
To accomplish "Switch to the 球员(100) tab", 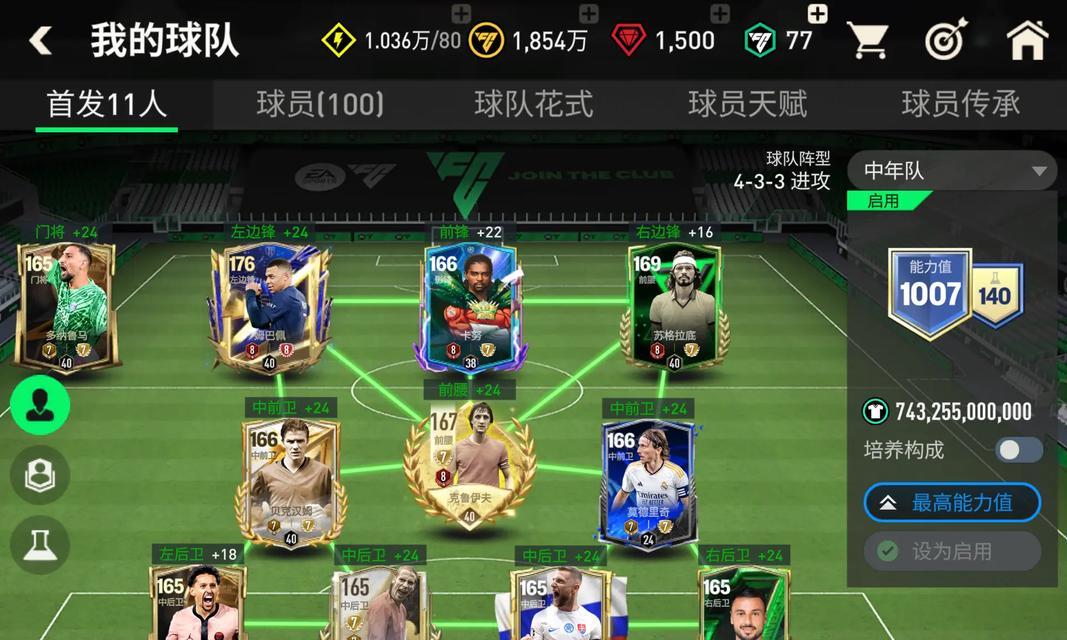I will coord(320,104).
